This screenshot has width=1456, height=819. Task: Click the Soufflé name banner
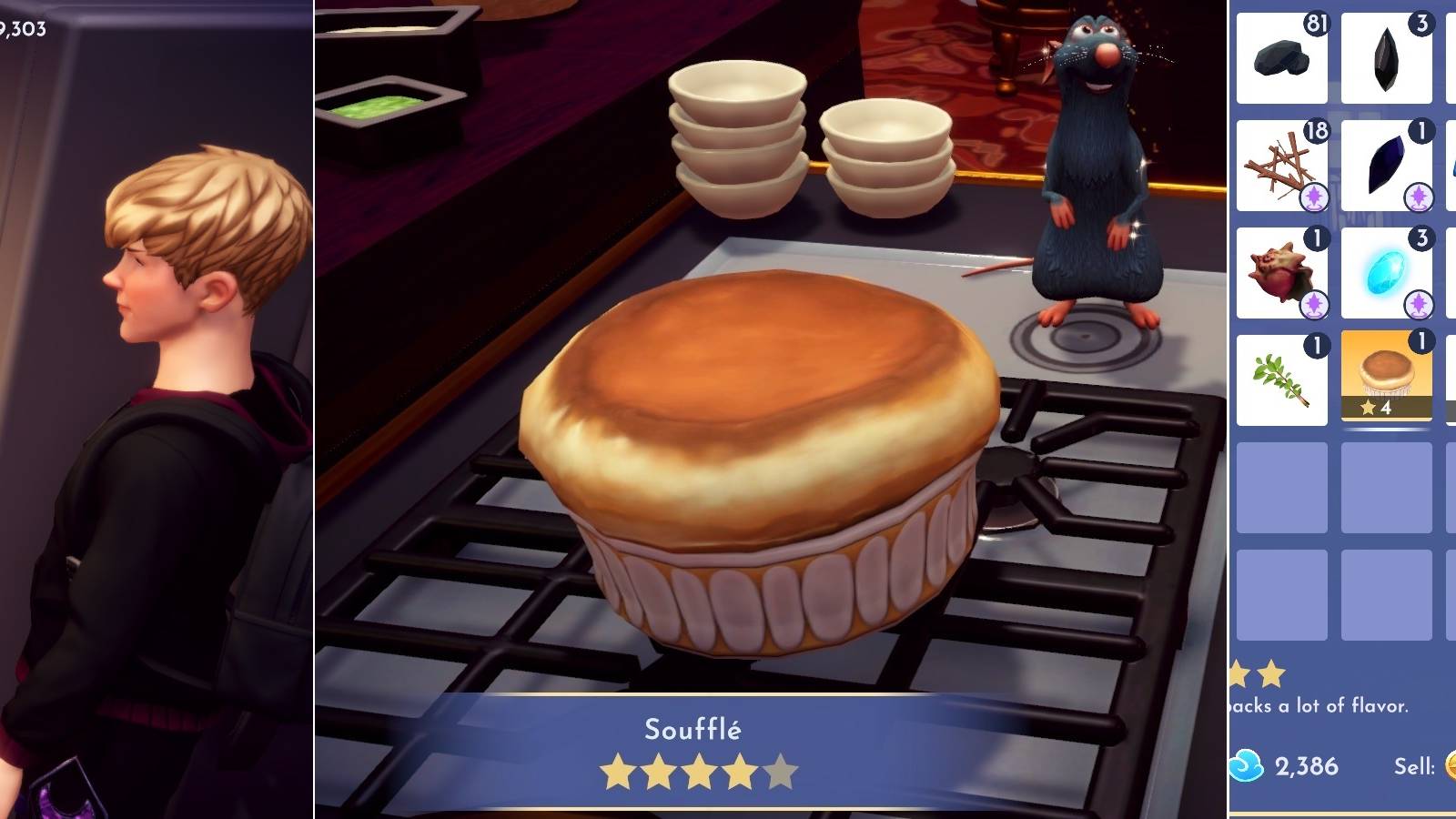click(694, 729)
